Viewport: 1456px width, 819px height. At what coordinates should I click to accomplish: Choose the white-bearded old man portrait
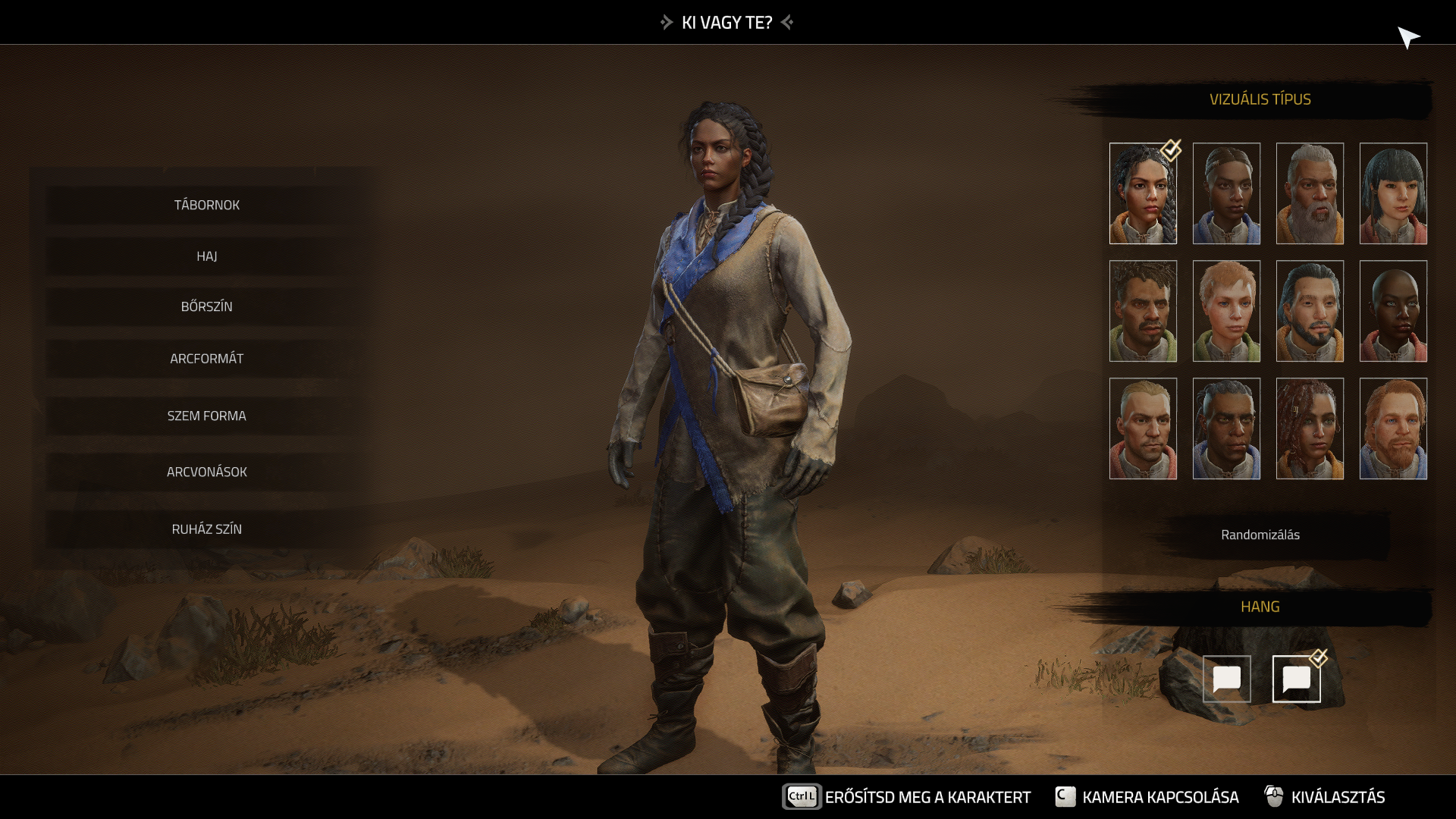(1310, 193)
